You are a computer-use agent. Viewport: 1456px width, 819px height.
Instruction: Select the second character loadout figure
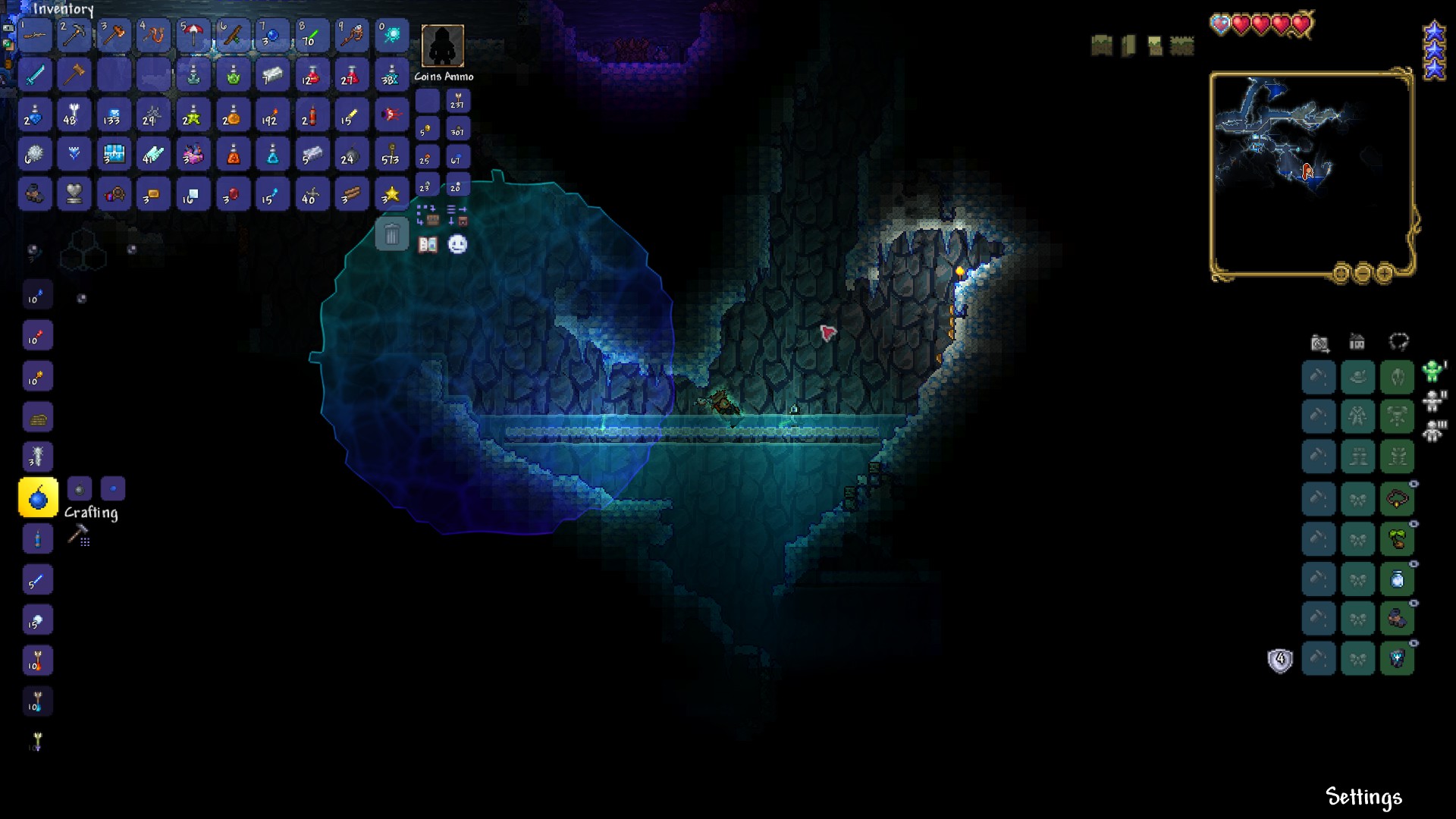pos(1434,403)
